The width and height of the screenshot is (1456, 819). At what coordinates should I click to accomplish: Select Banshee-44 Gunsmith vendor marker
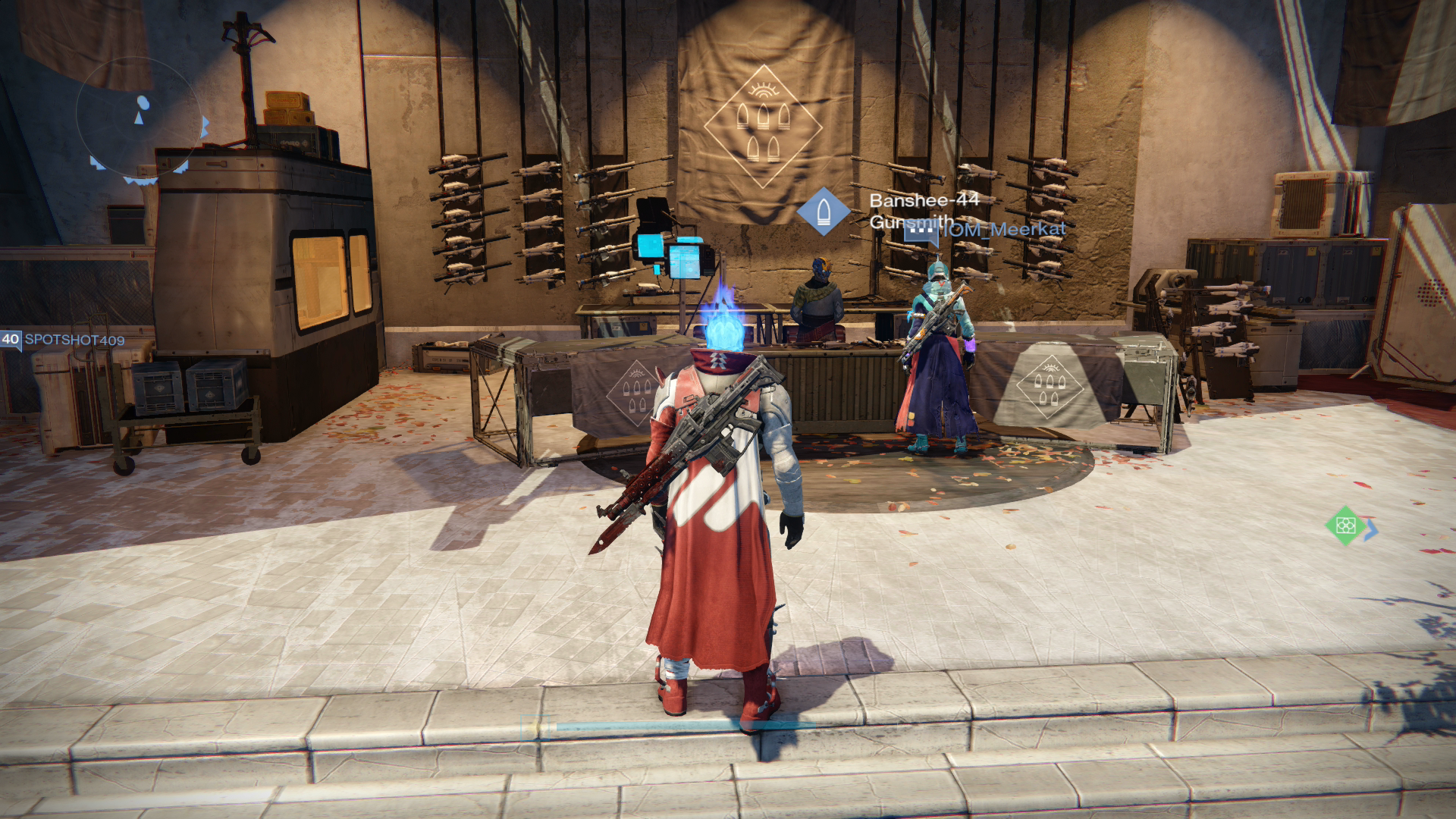(x=823, y=212)
